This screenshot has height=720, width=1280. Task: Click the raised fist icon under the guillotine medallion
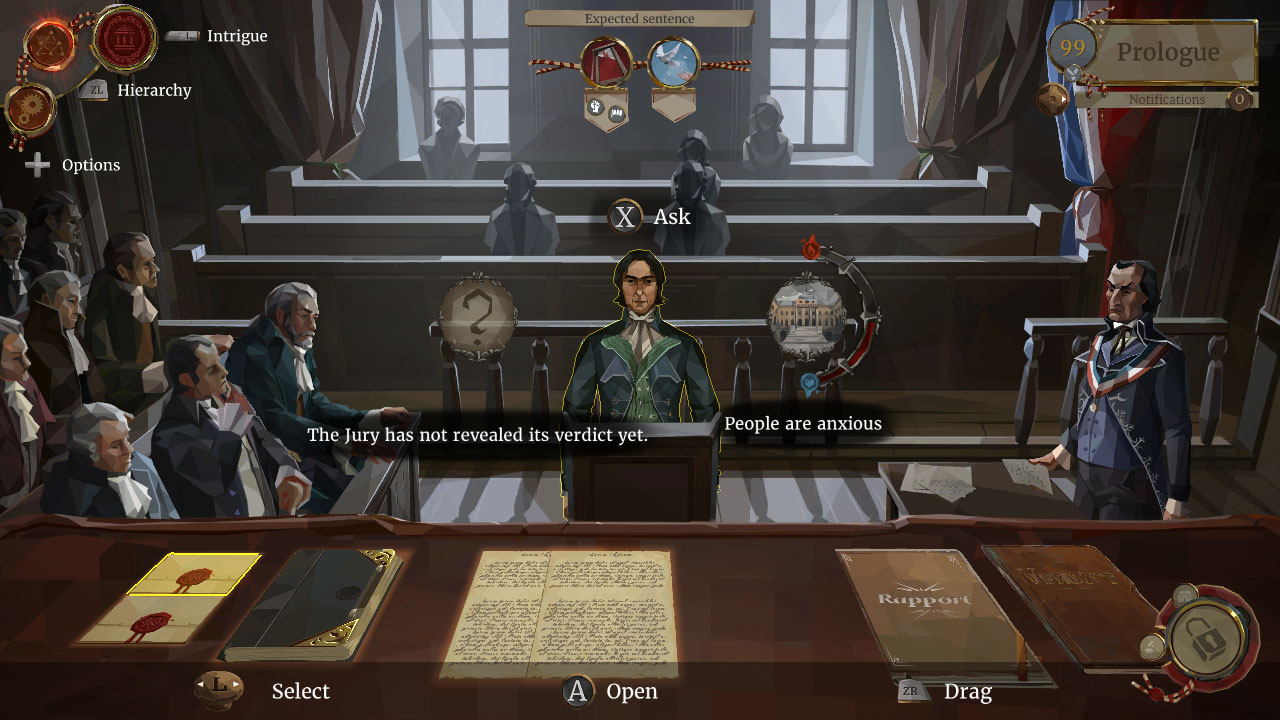tap(596, 109)
